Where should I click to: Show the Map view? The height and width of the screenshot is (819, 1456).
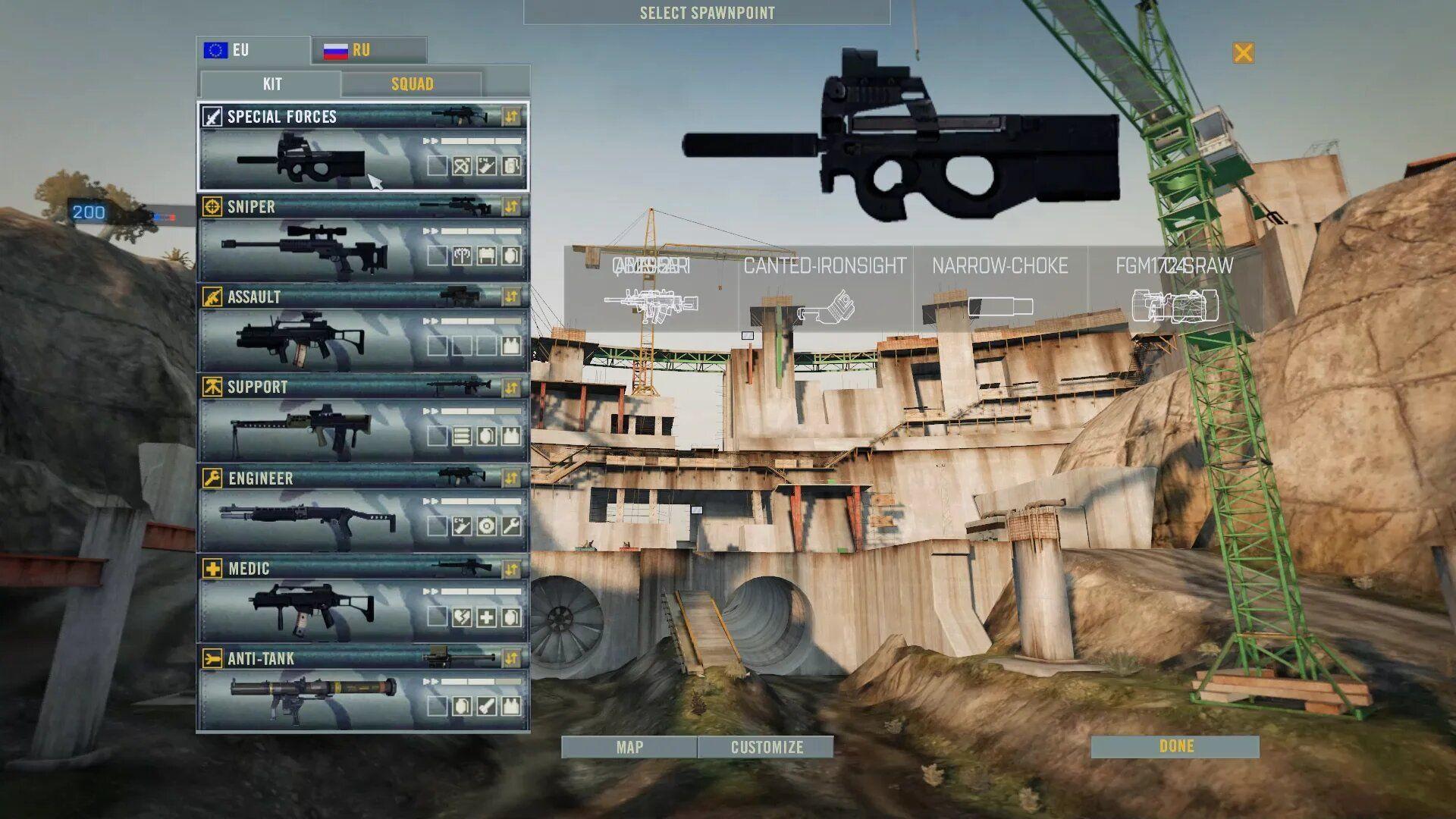click(629, 747)
